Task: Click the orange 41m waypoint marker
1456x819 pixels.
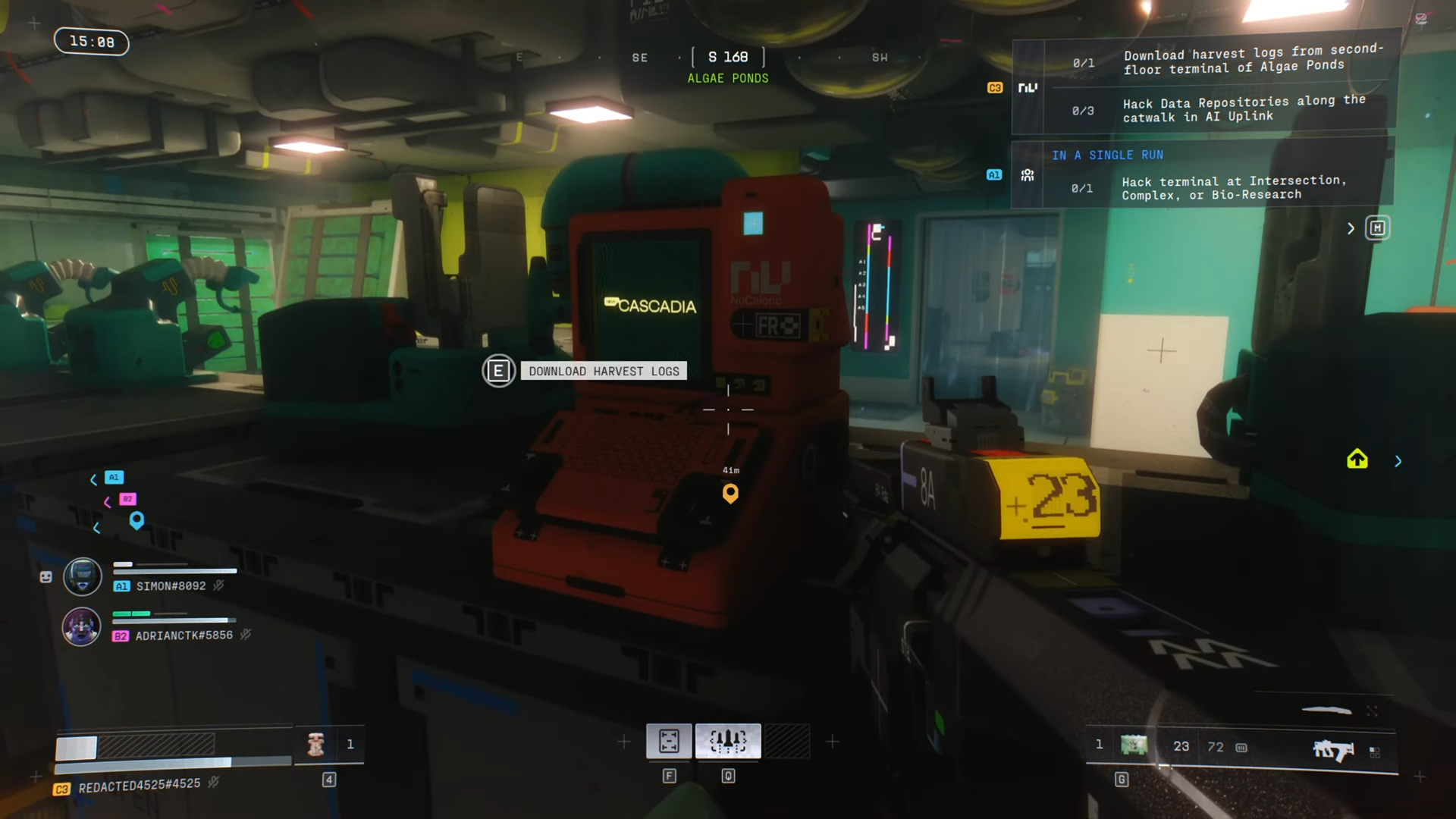Action: tap(730, 494)
